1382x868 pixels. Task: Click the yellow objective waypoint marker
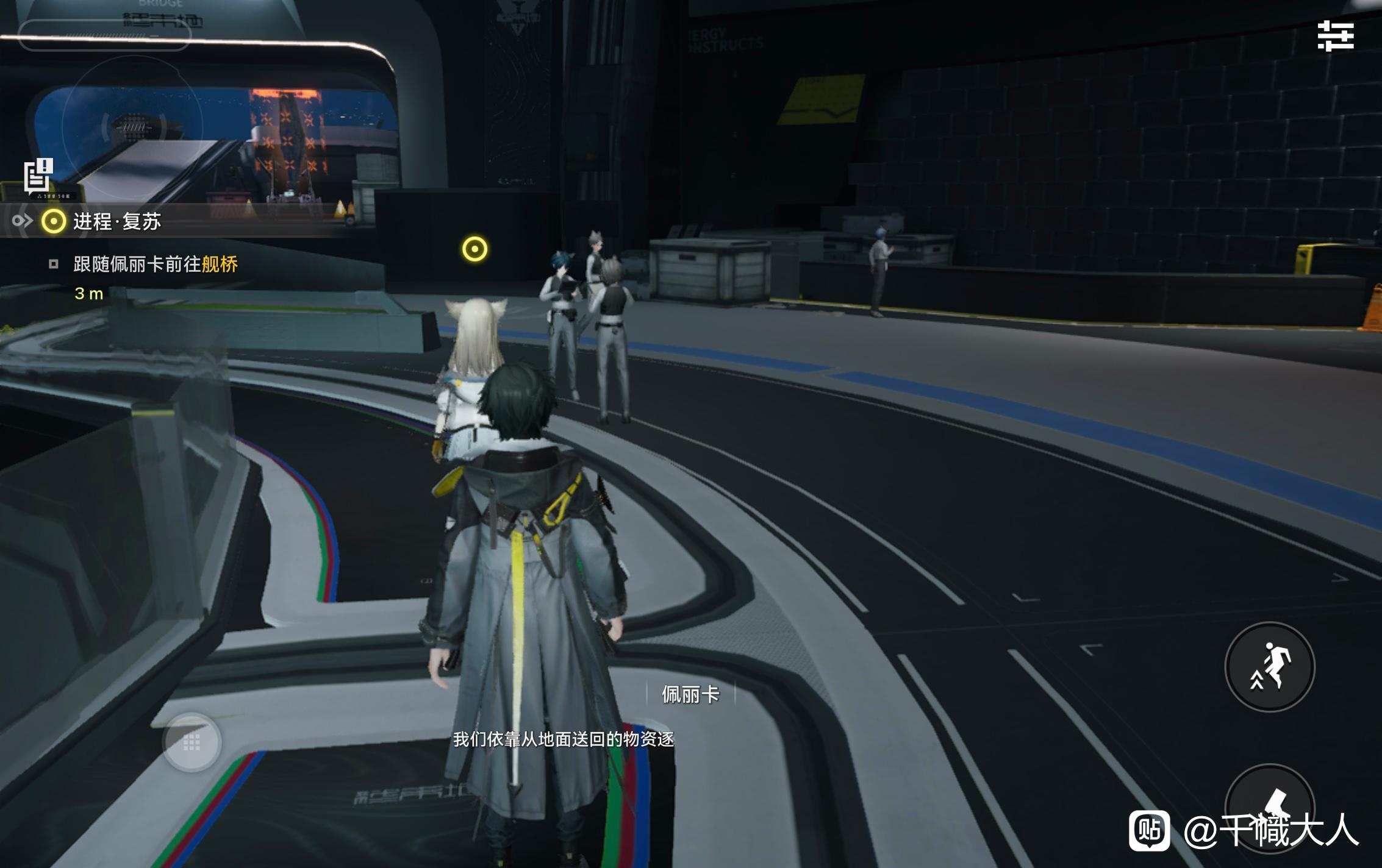[x=474, y=249]
